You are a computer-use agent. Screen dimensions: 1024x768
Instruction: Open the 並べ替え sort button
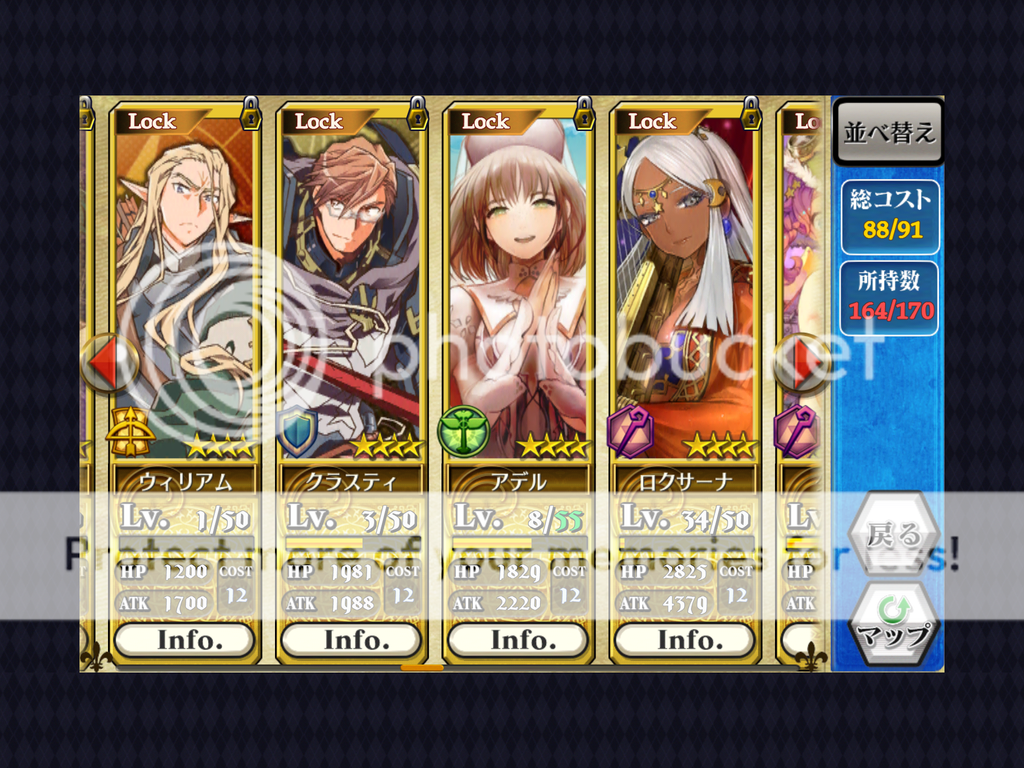click(888, 132)
